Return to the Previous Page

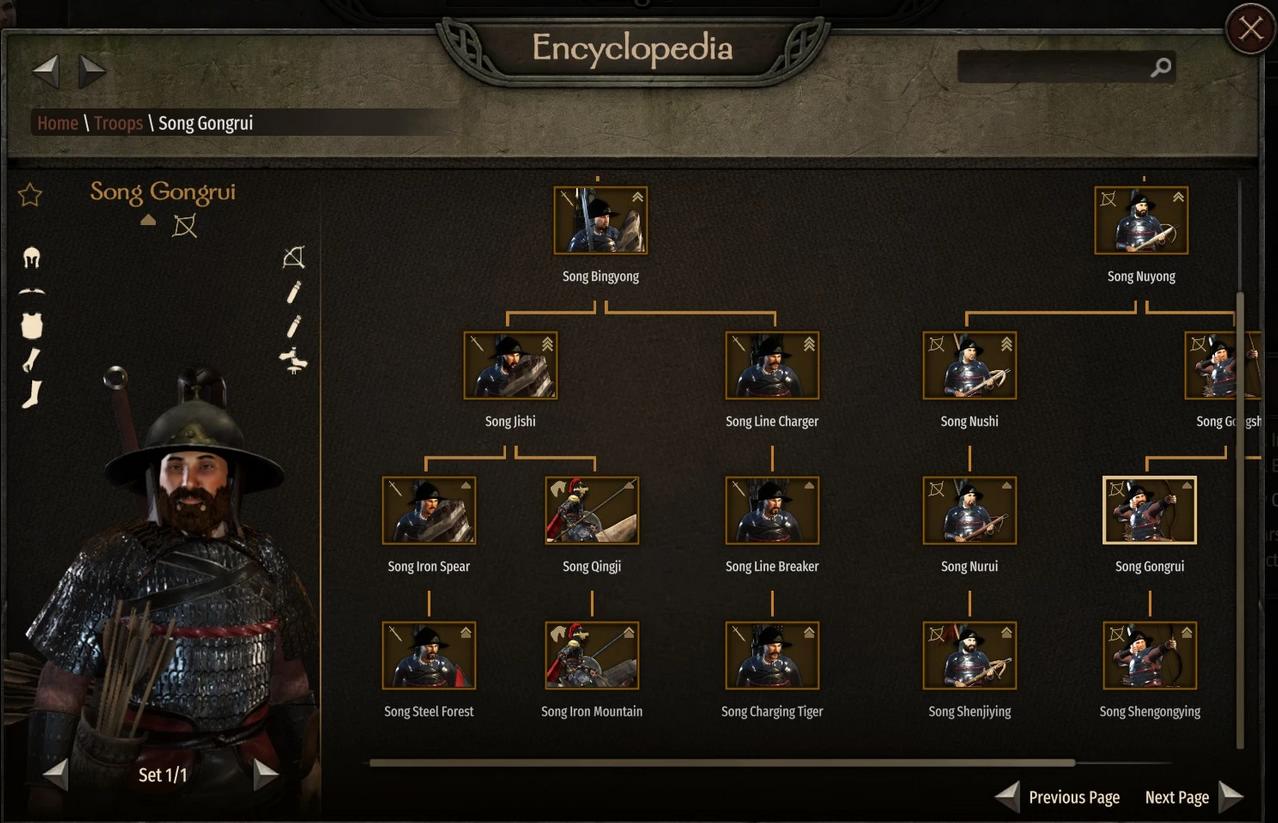point(1058,797)
